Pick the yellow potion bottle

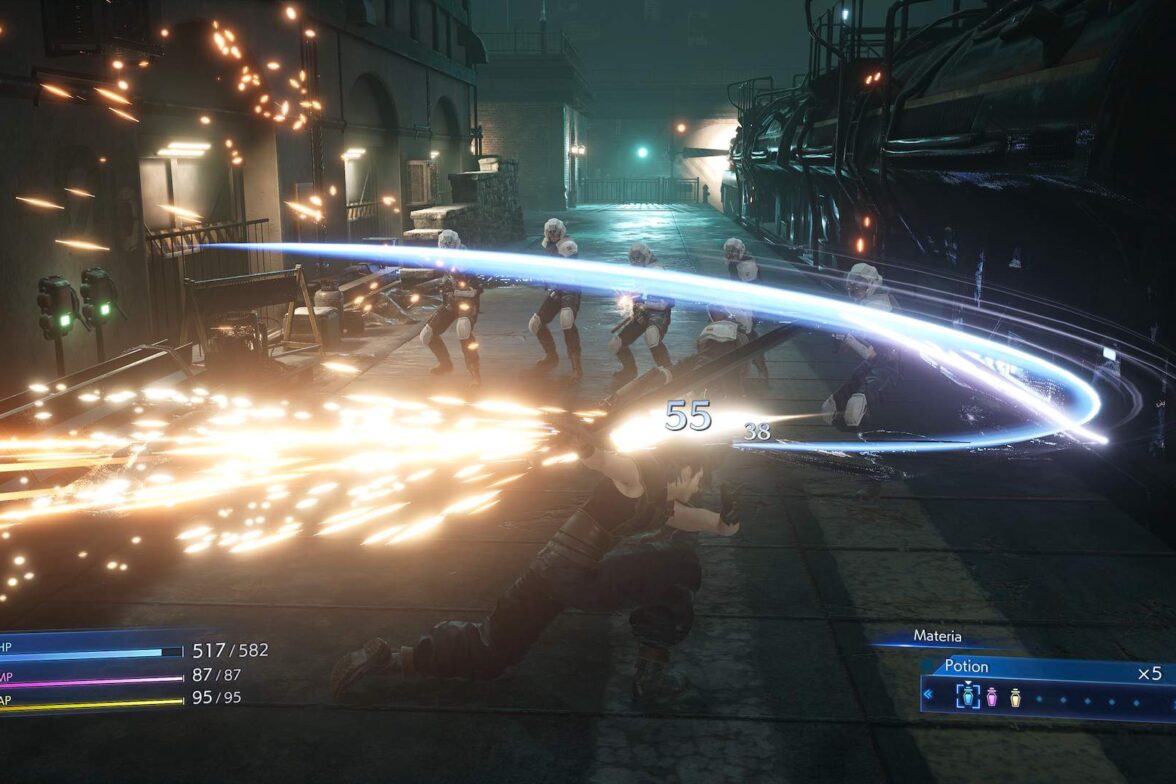(1015, 696)
